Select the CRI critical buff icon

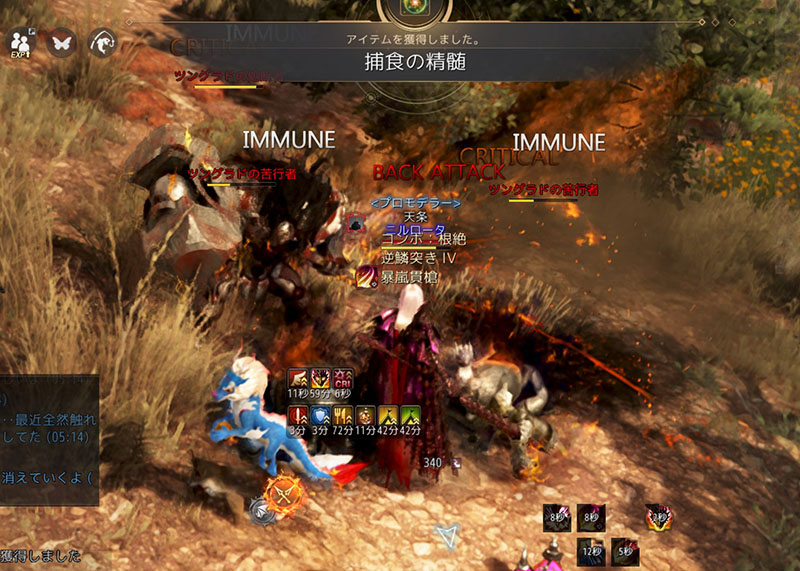pyautogui.click(x=343, y=378)
